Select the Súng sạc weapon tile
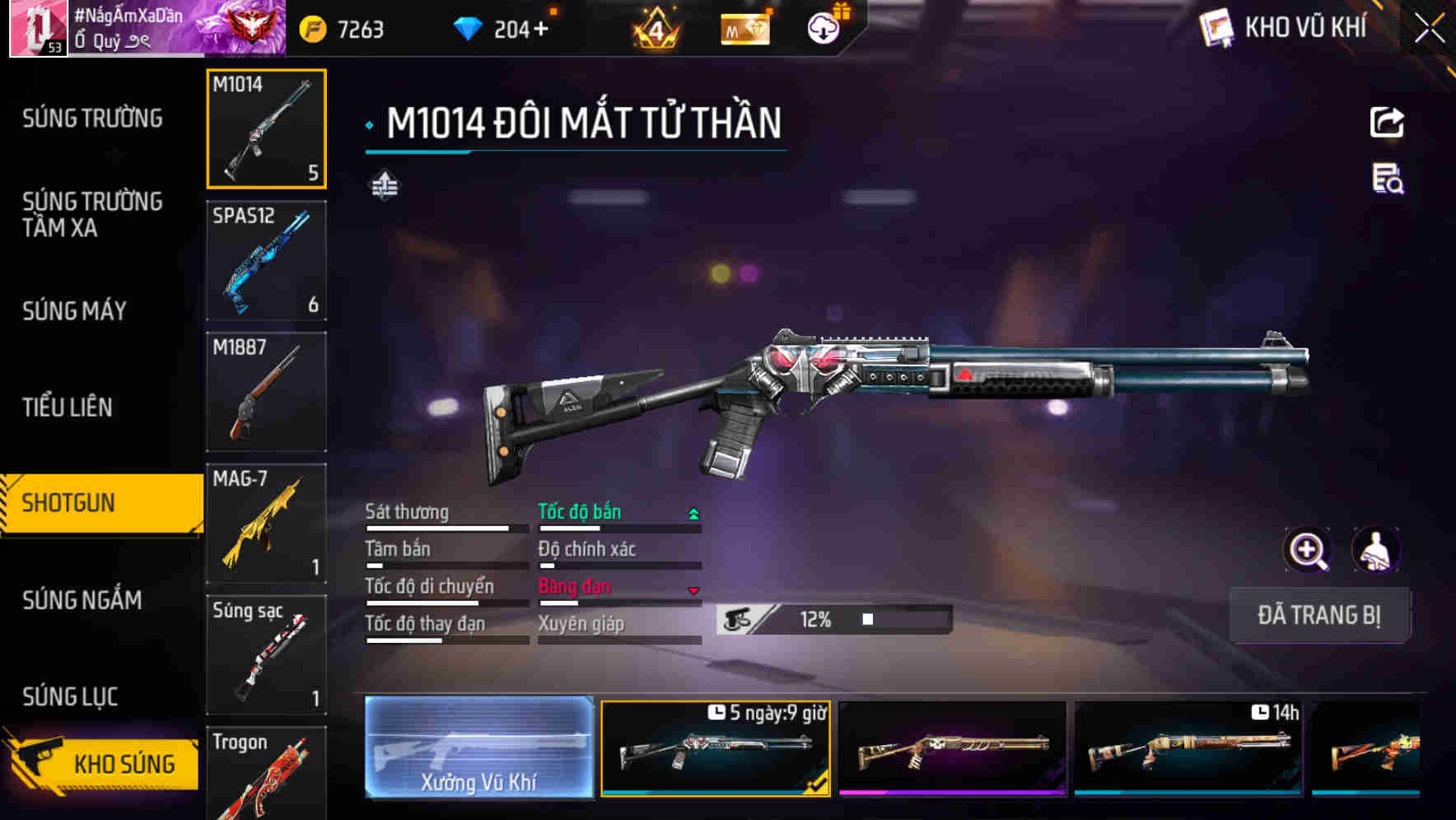 tap(266, 655)
